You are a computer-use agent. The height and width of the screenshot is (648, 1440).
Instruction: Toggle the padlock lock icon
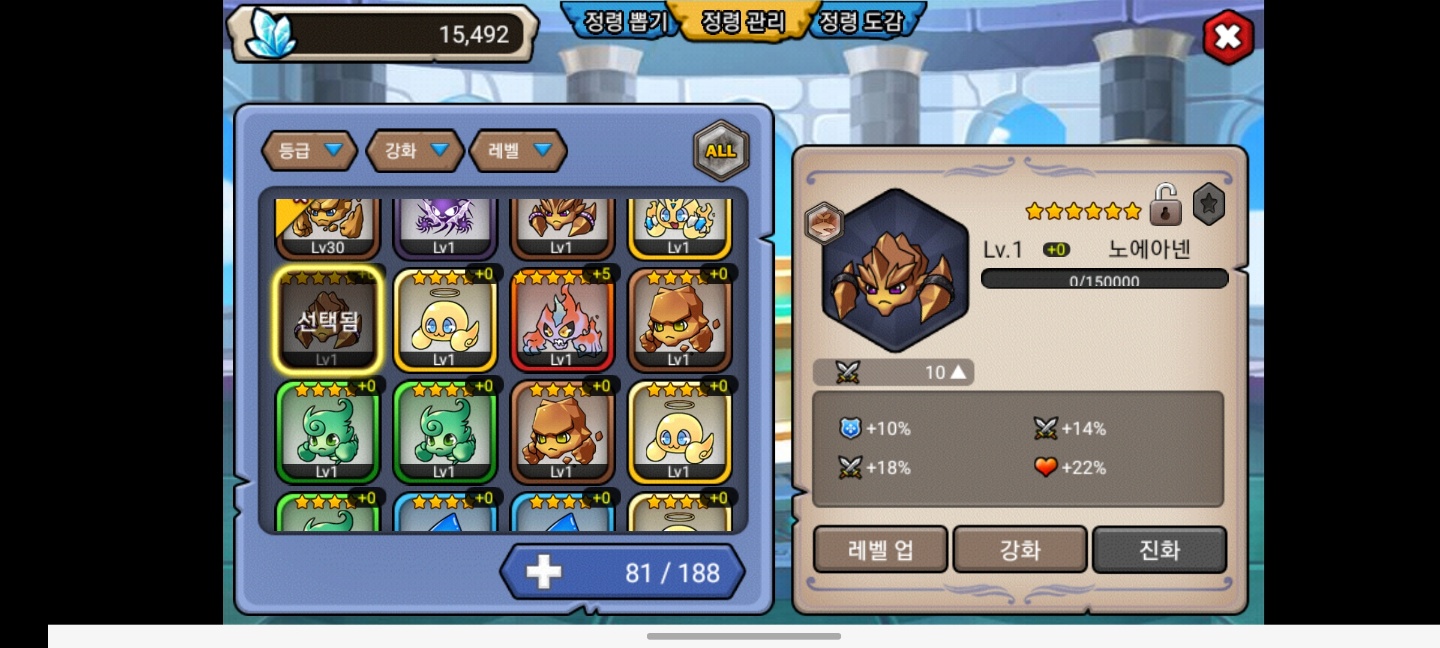click(1165, 205)
